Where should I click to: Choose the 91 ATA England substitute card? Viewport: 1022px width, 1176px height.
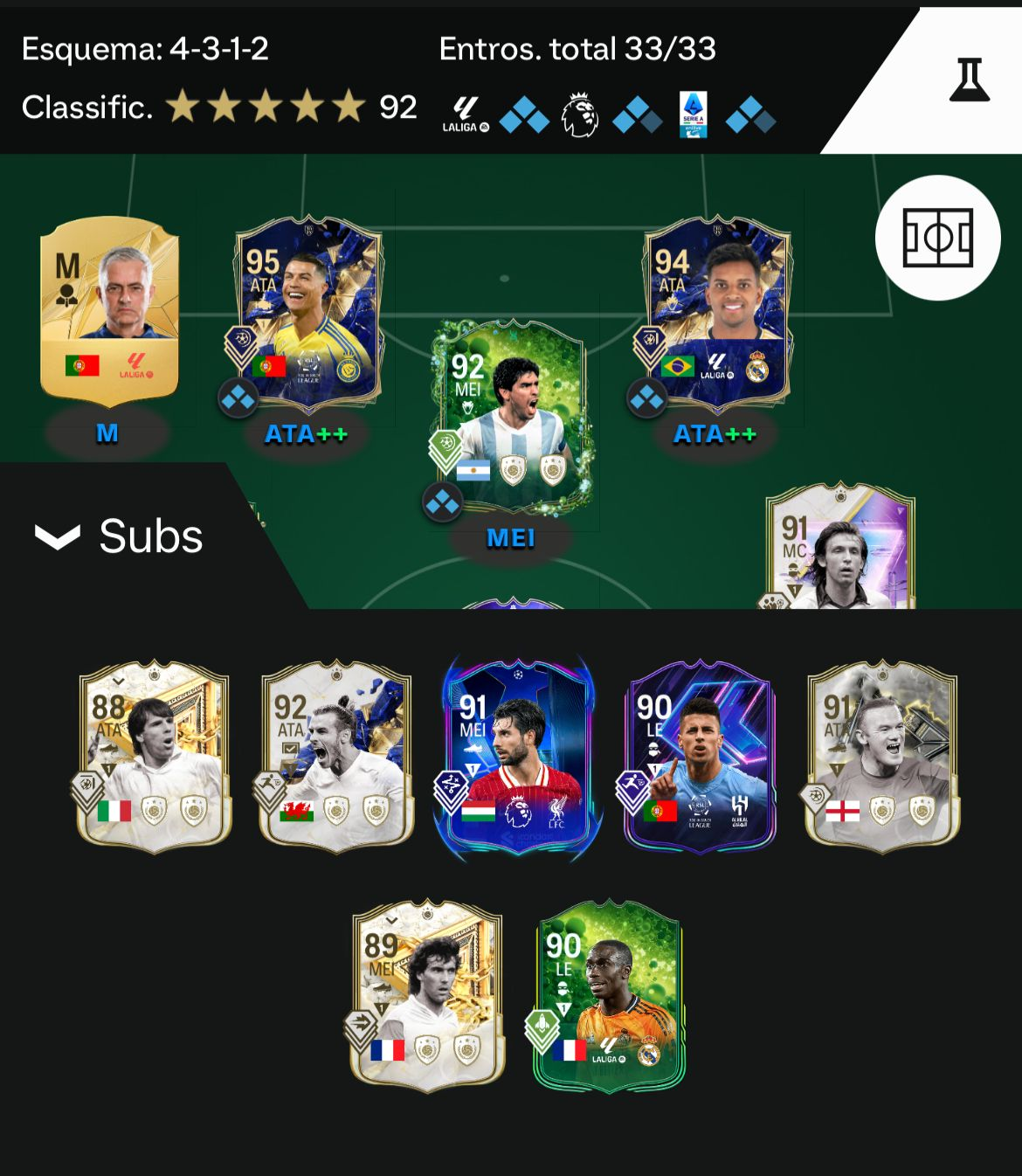pyautogui.click(x=881, y=755)
